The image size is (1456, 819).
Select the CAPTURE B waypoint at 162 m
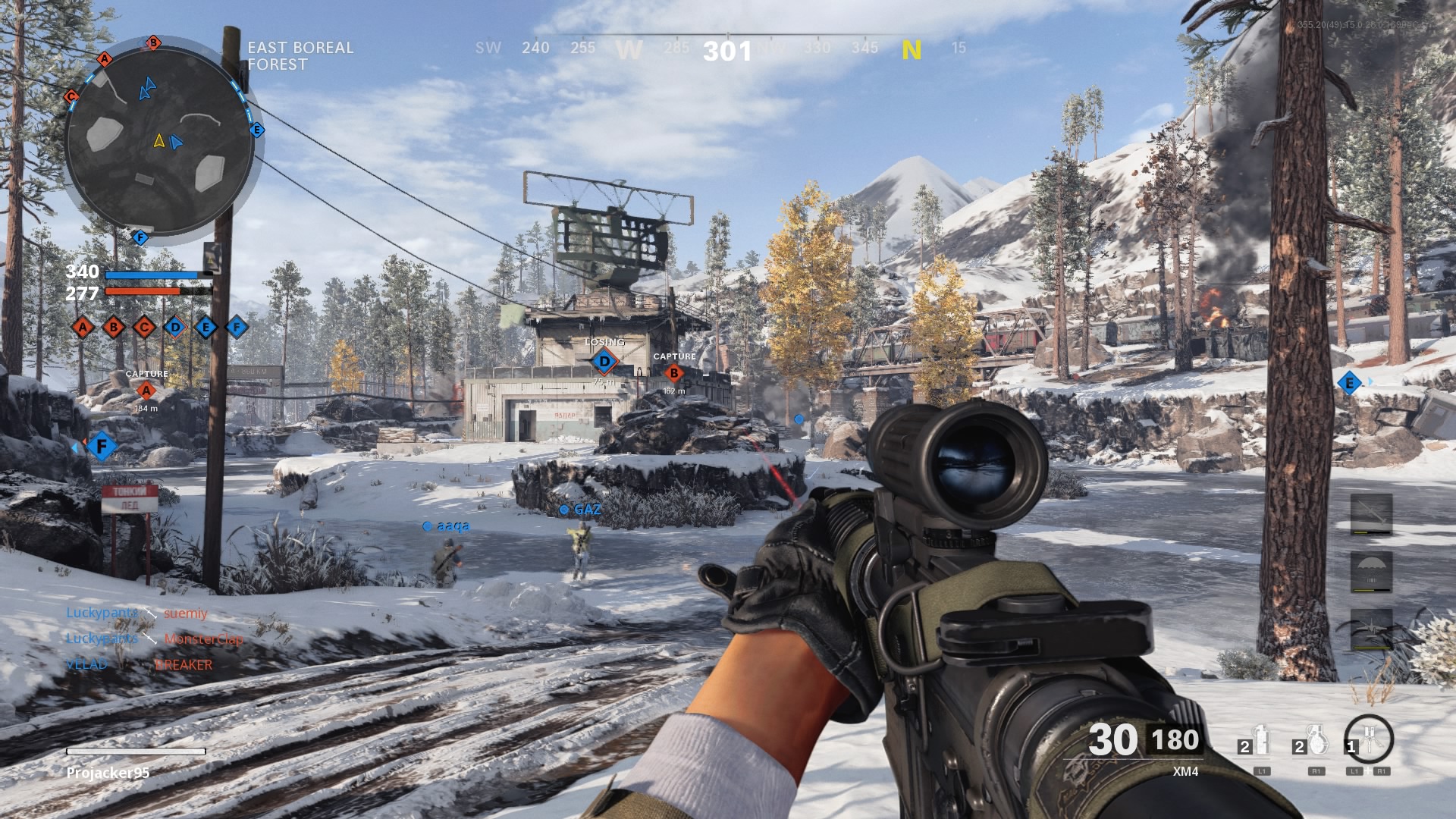(673, 372)
